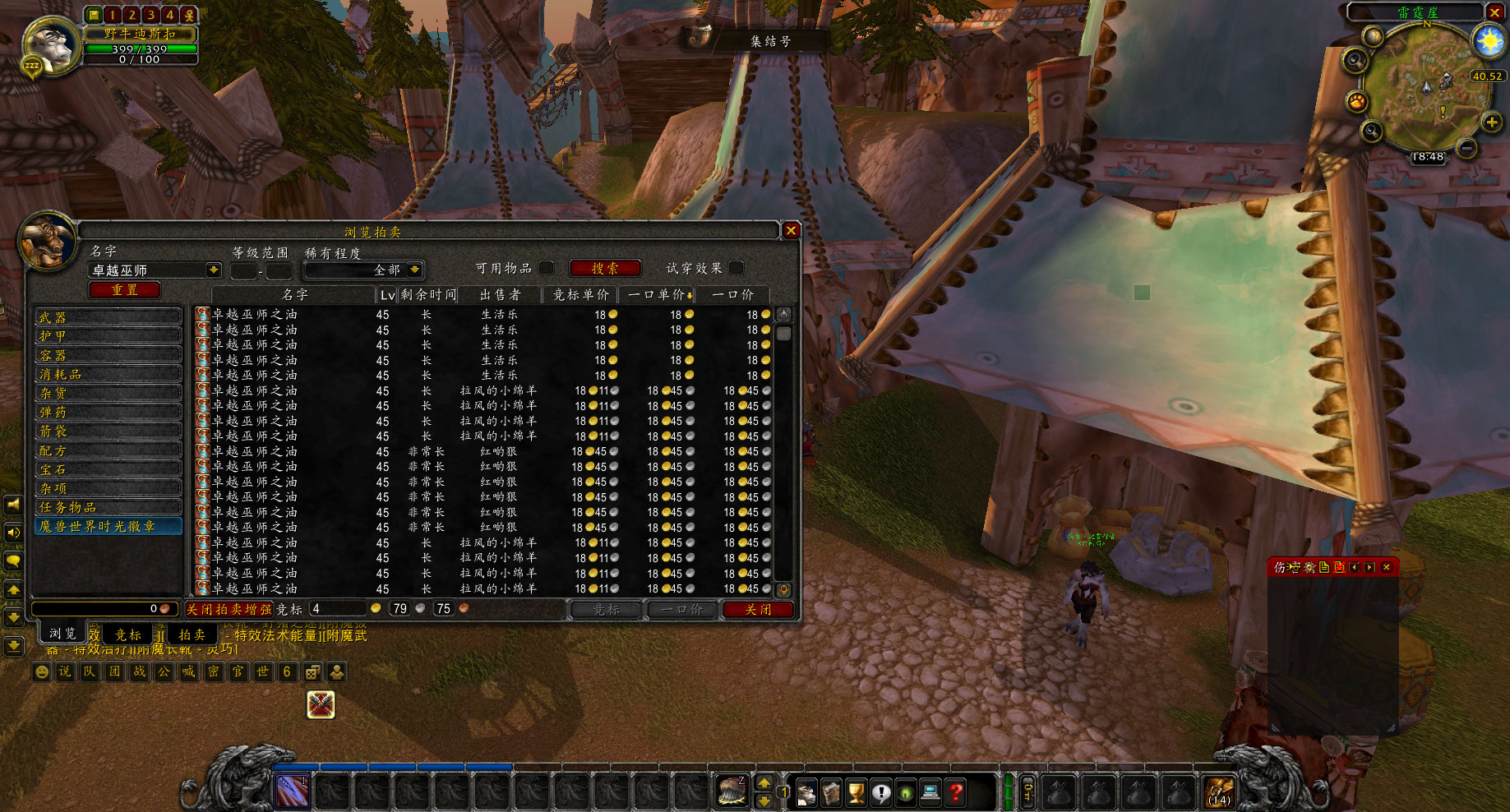Screen dimensions: 1510x812
Task: Toggle the 试穿效果 checkbox
Action: pyautogui.click(x=737, y=268)
